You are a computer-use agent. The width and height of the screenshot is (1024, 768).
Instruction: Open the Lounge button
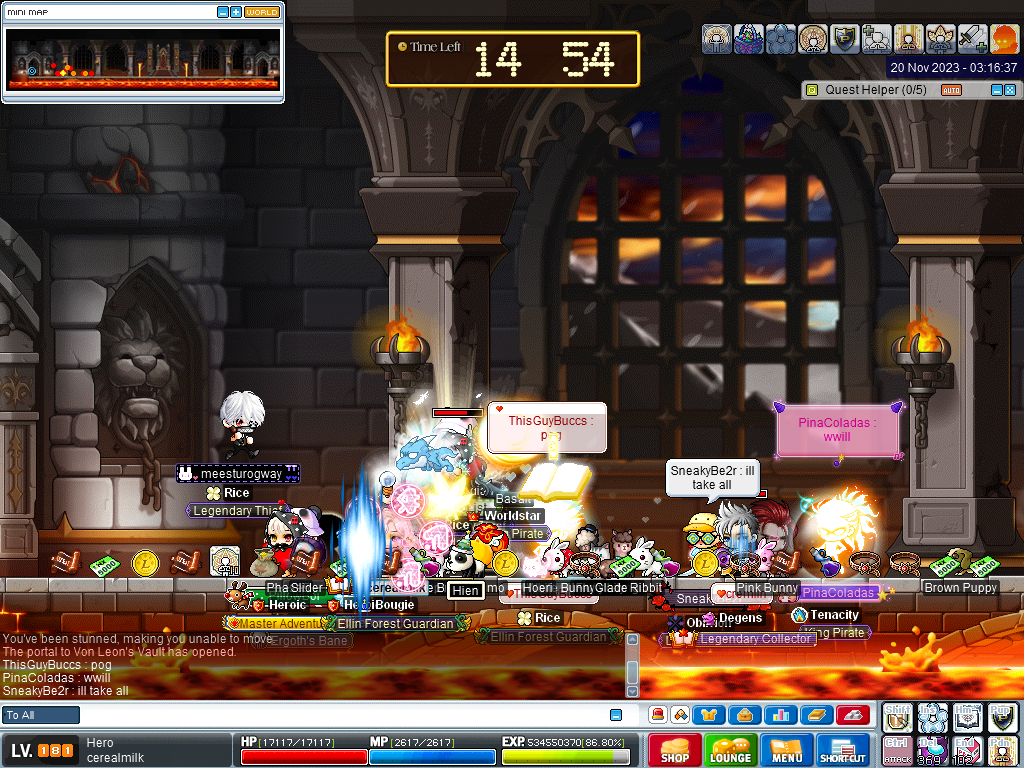(730, 750)
